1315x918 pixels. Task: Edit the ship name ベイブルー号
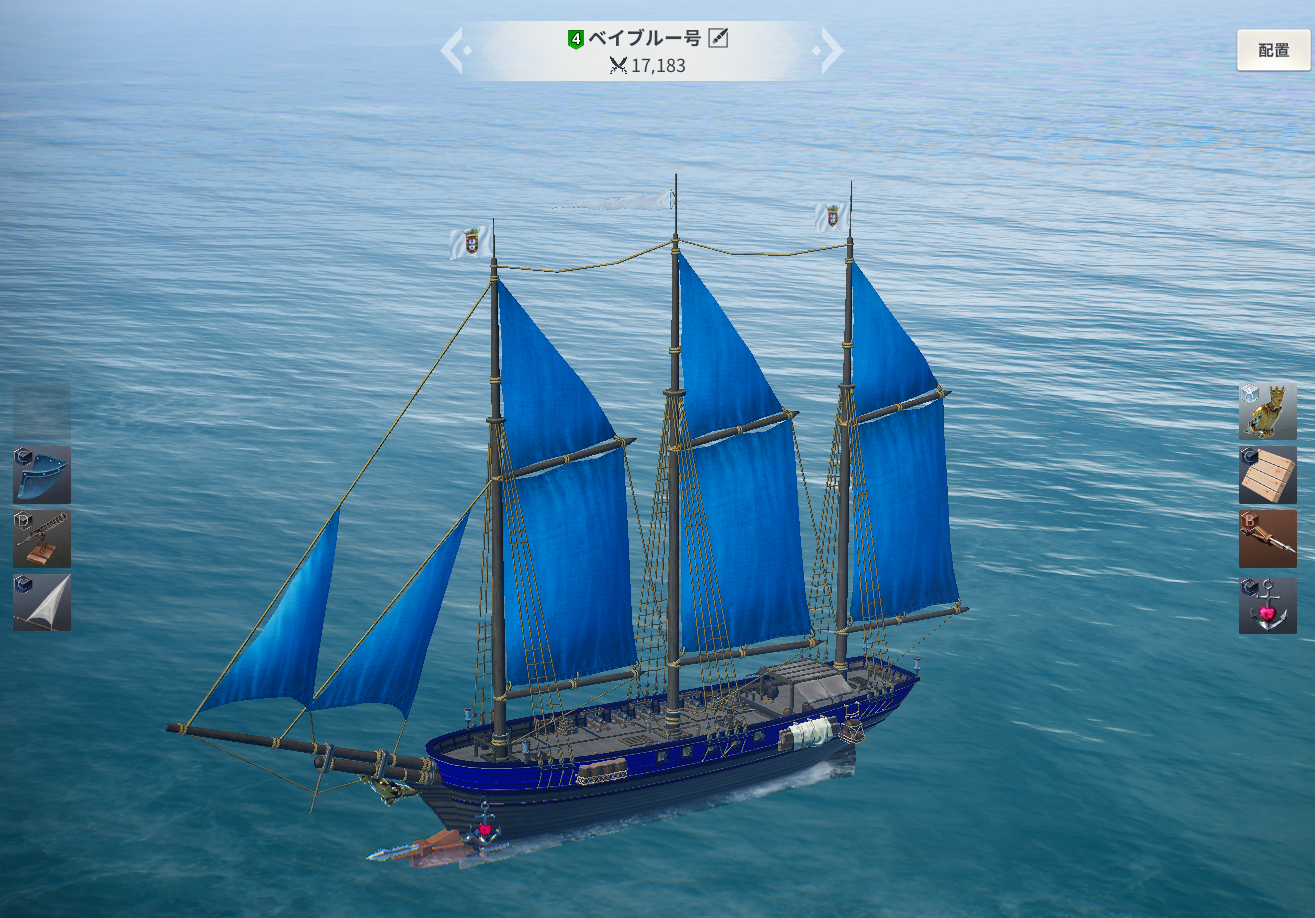coord(718,38)
